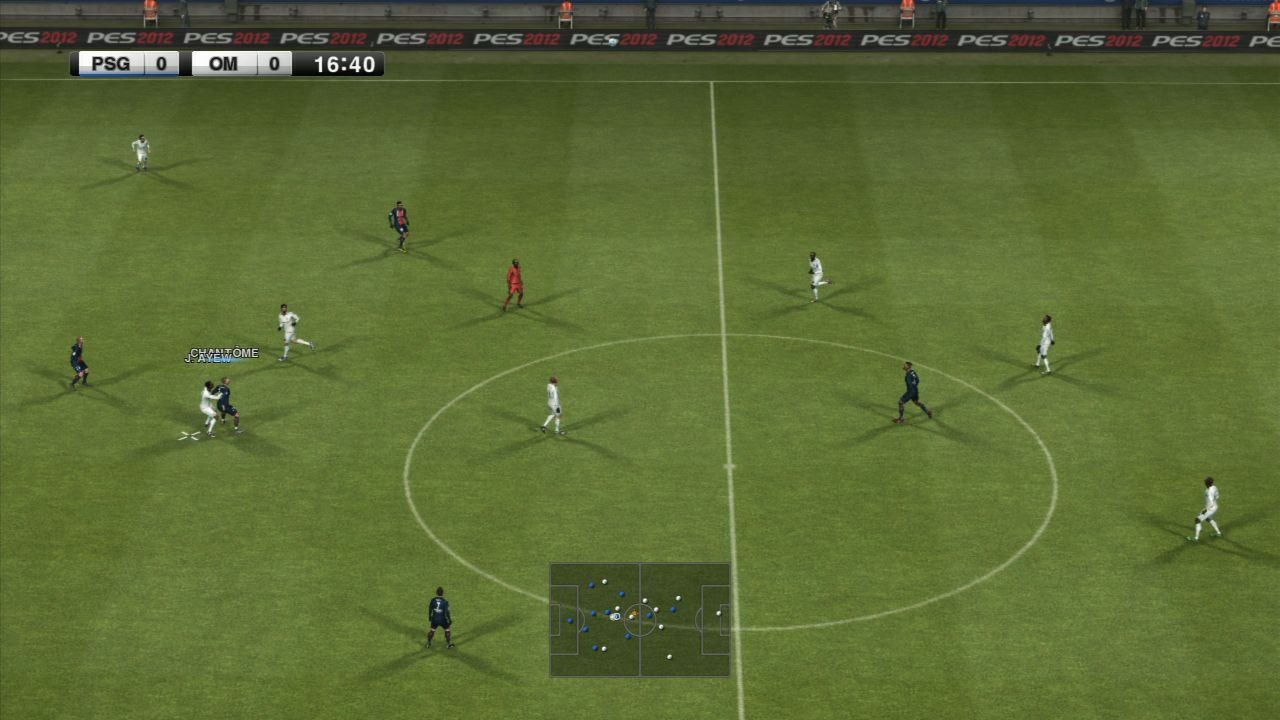Click the yellow ball dot on the radar
Image resolution: width=1280 pixels, height=720 pixels.
tap(634, 612)
